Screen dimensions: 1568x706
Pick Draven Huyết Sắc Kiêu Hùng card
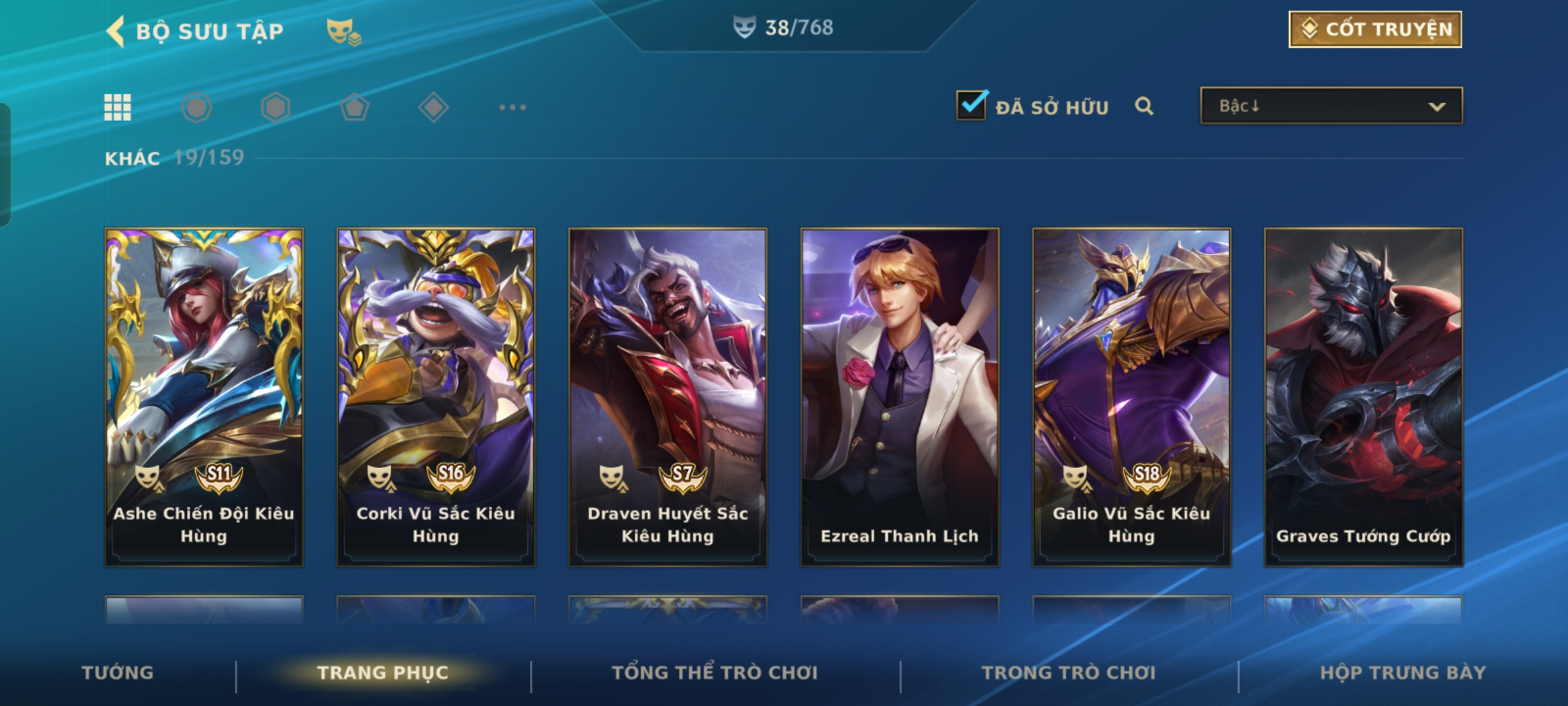pos(668,396)
